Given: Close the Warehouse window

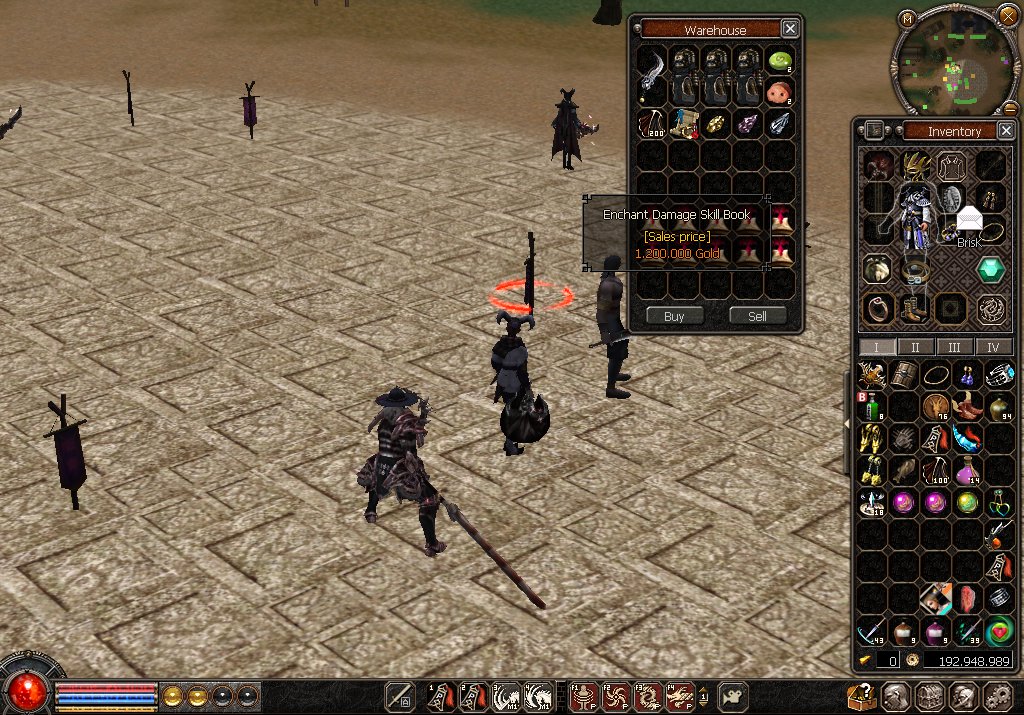Looking at the screenshot, I should coord(790,29).
